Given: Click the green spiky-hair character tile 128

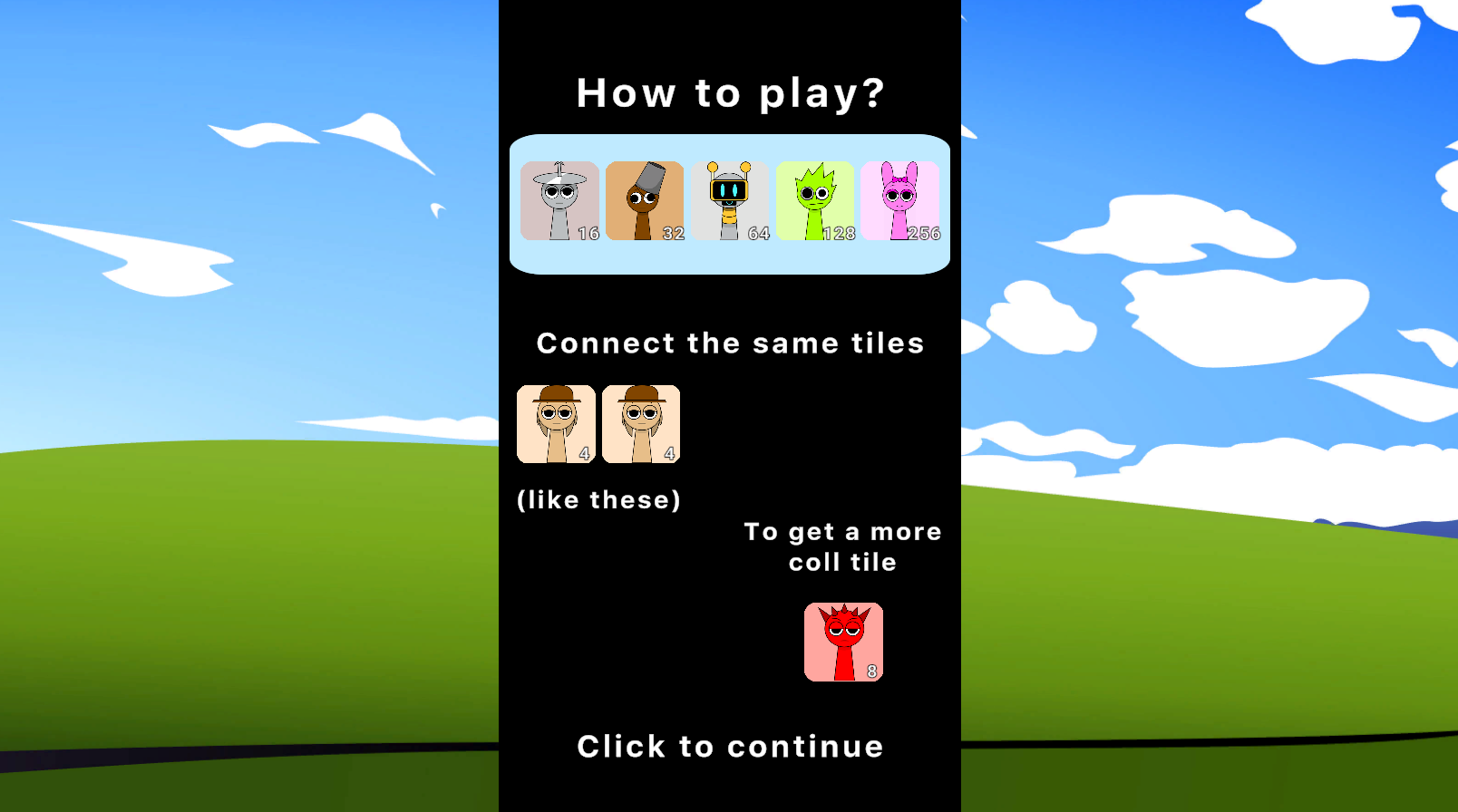Looking at the screenshot, I should pyautogui.click(x=815, y=201).
